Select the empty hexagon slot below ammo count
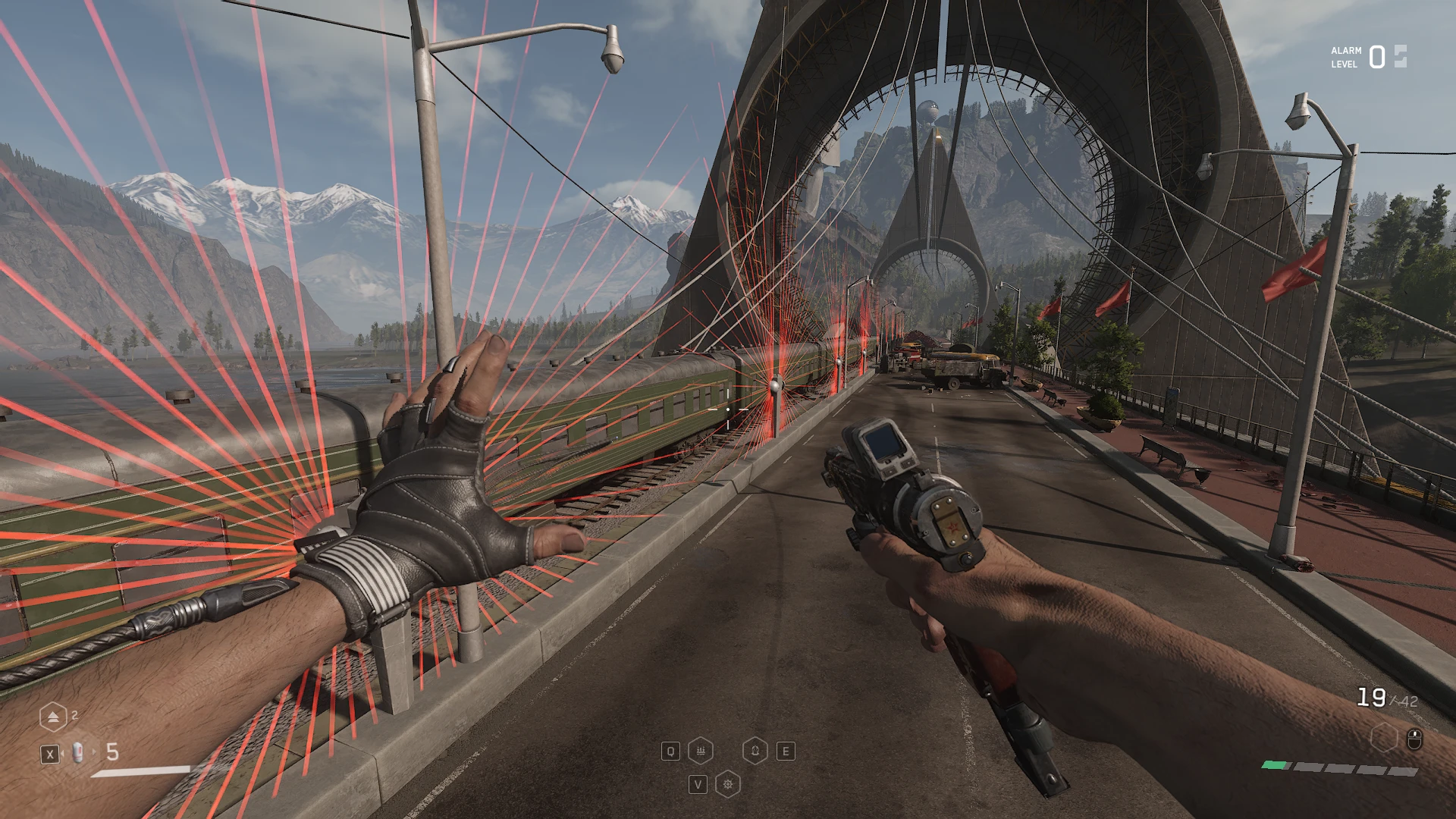This screenshot has height=819, width=1456. point(1384,738)
